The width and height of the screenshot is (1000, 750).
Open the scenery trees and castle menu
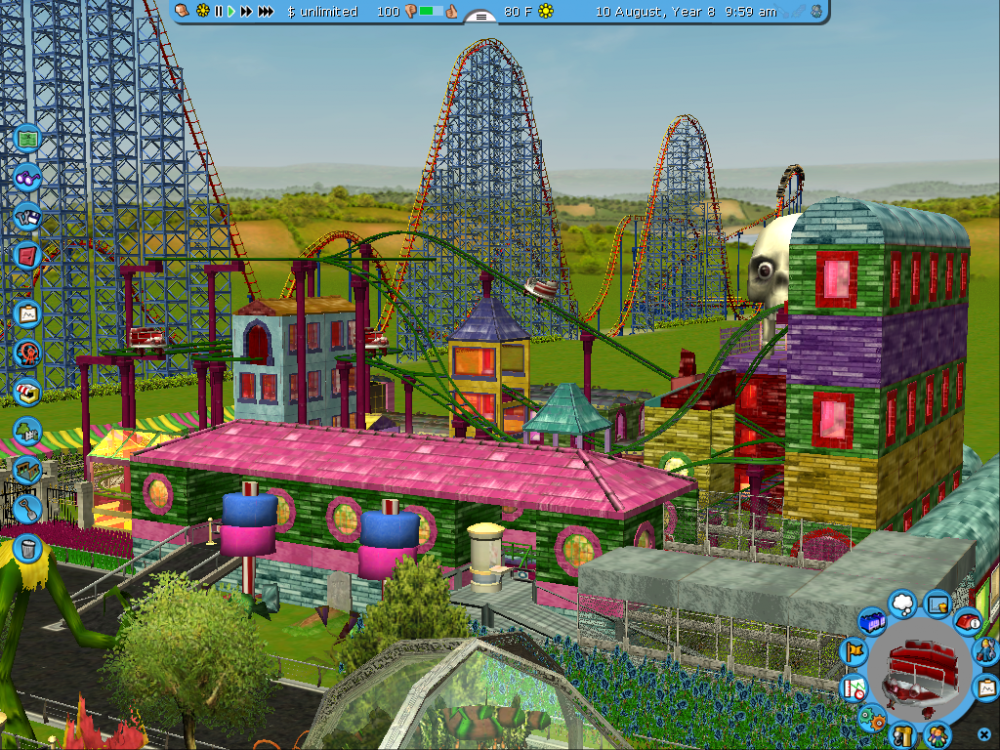tap(27, 431)
